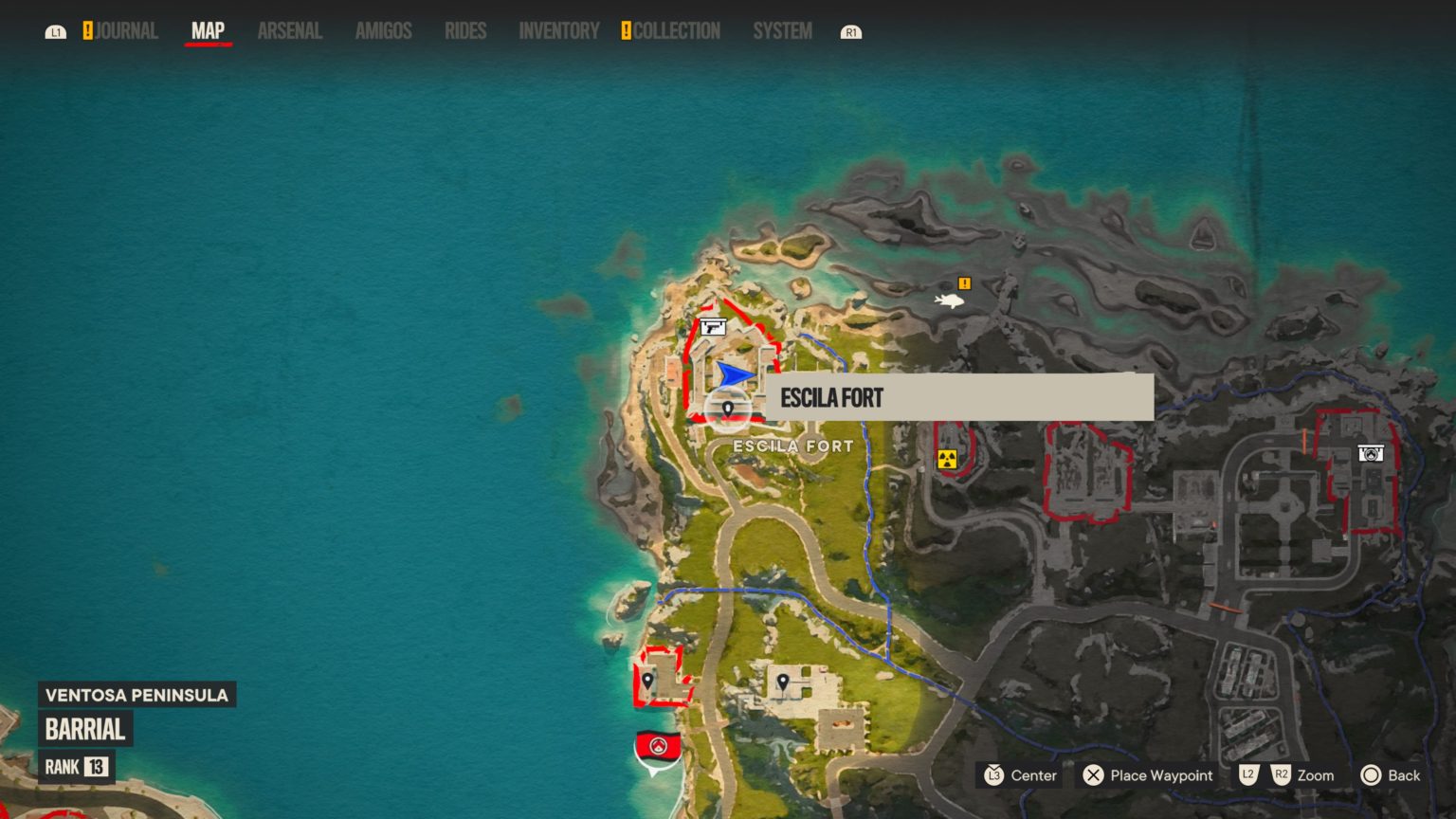
Task: Click the L1 shoulder button icon in the header
Action: tap(57, 30)
